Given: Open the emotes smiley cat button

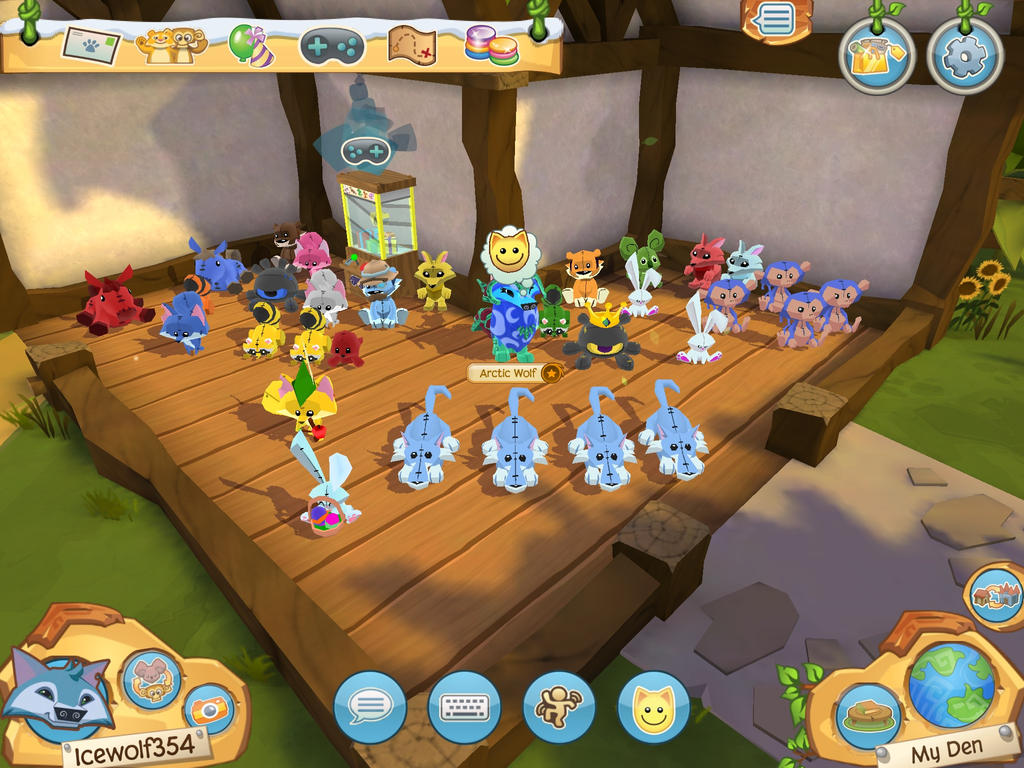Looking at the screenshot, I should [x=653, y=707].
